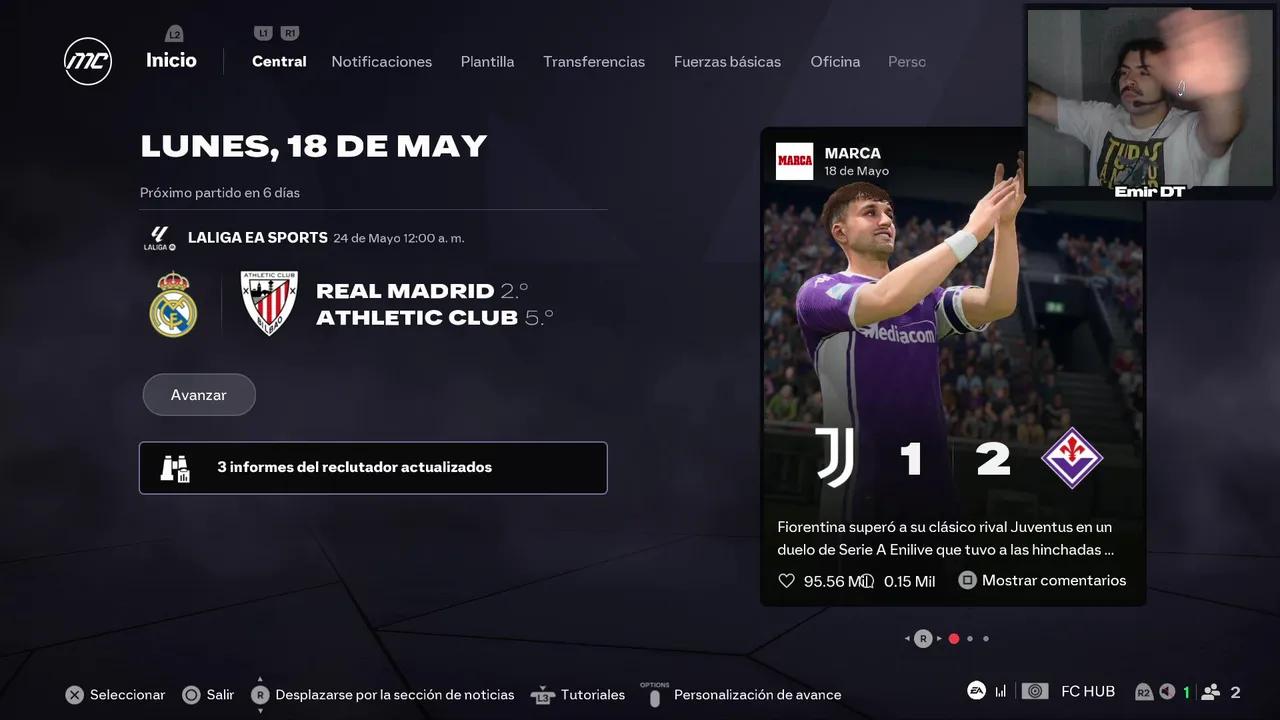The height and width of the screenshot is (720, 1280).
Task: Select the Real Madrid club crest
Action: (x=173, y=303)
